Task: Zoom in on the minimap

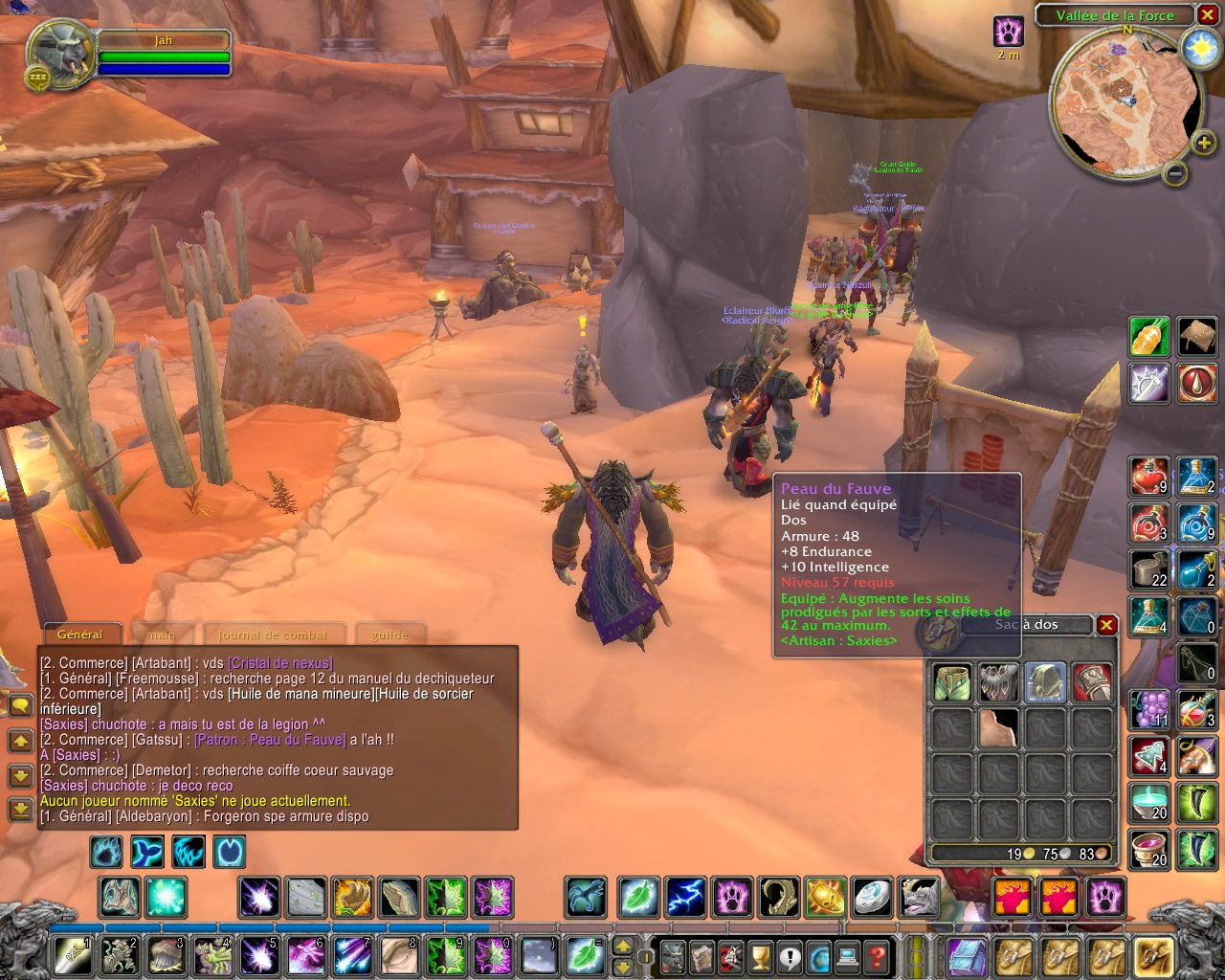Action: (1203, 144)
